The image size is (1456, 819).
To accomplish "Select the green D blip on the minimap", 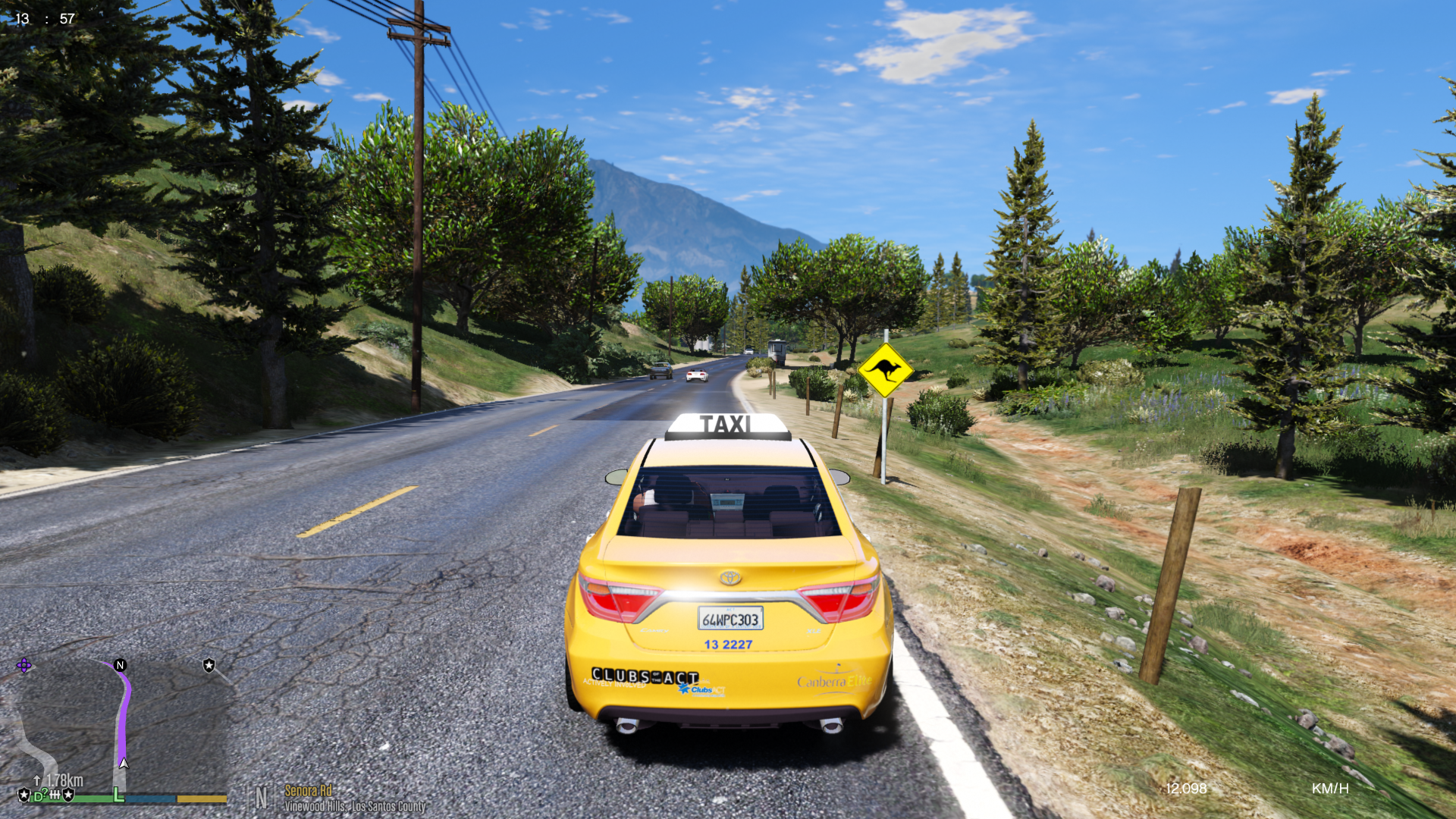I will click(x=39, y=796).
